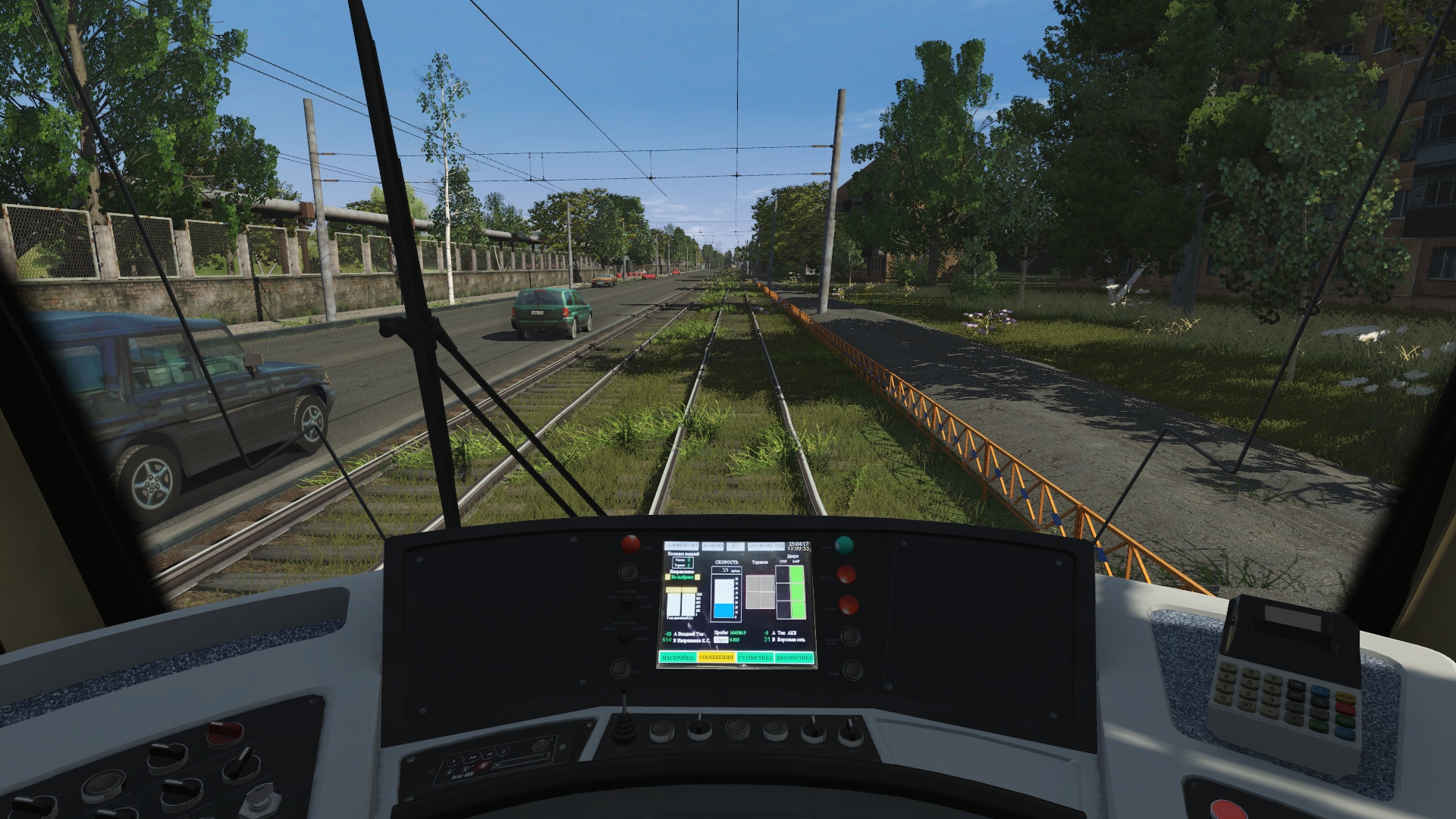The image size is (1456, 819).
Task: Tap the ДАЛЬНИЙ button on the display
Action: coord(713,546)
